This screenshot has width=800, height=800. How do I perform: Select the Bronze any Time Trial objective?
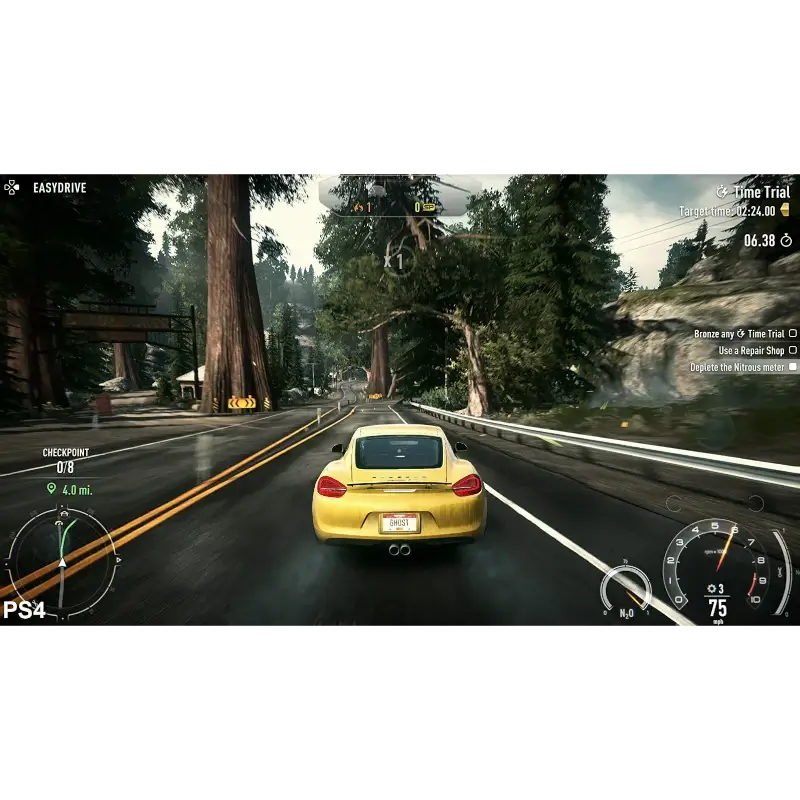click(740, 334)
